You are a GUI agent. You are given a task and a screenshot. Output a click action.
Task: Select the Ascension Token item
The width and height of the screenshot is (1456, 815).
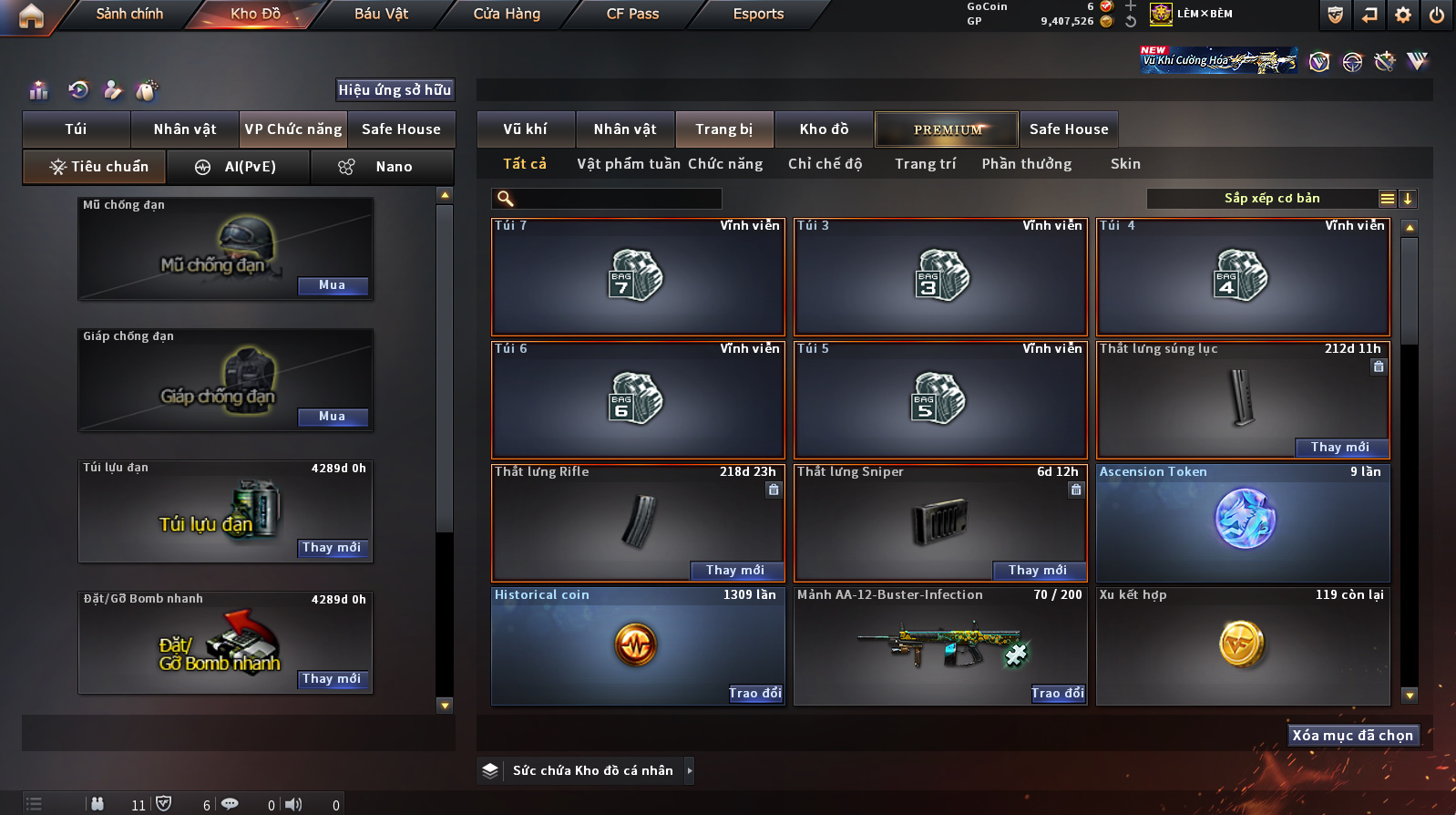(x=1243, y=523)
